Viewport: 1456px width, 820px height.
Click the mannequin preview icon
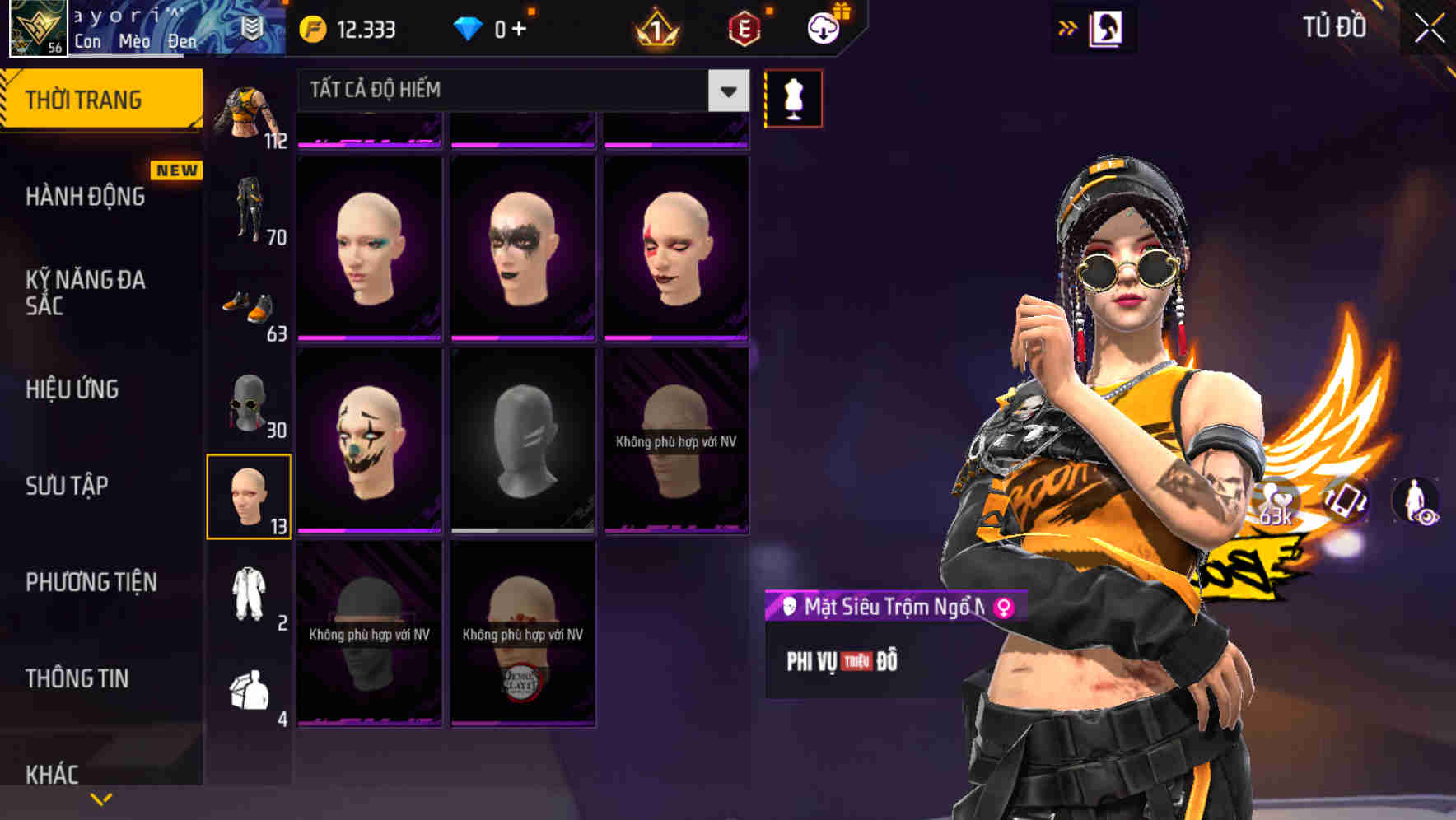(793, 96)
